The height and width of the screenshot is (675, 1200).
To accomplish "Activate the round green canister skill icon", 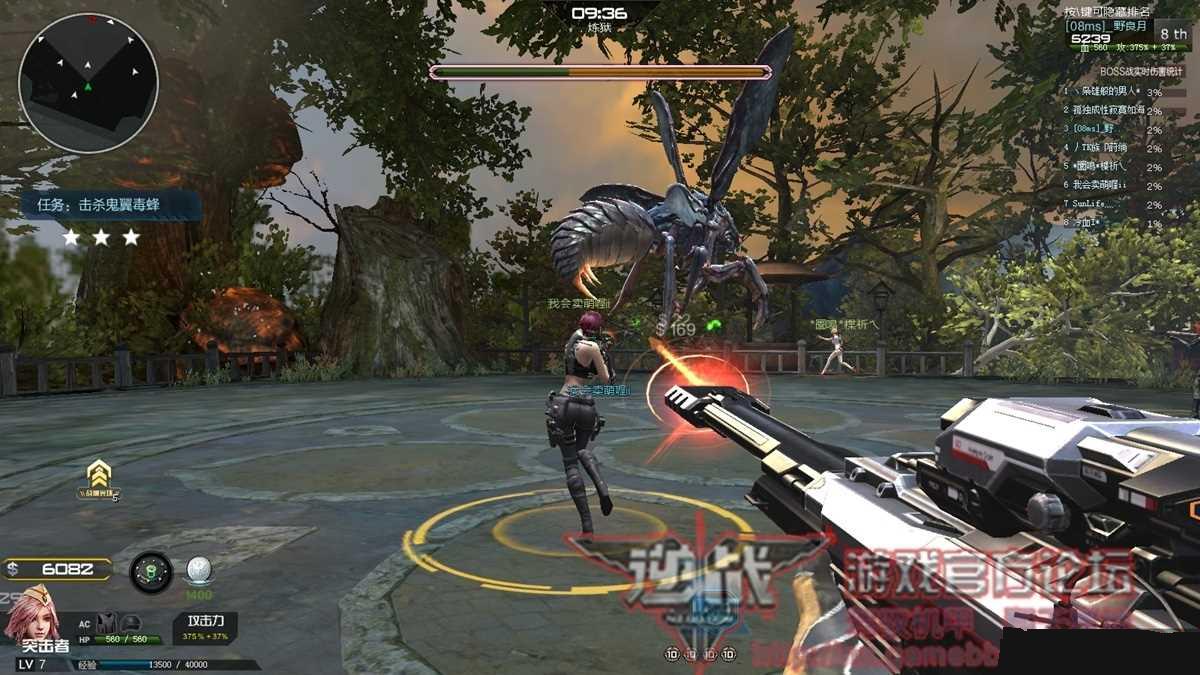I will pos(151,572).
